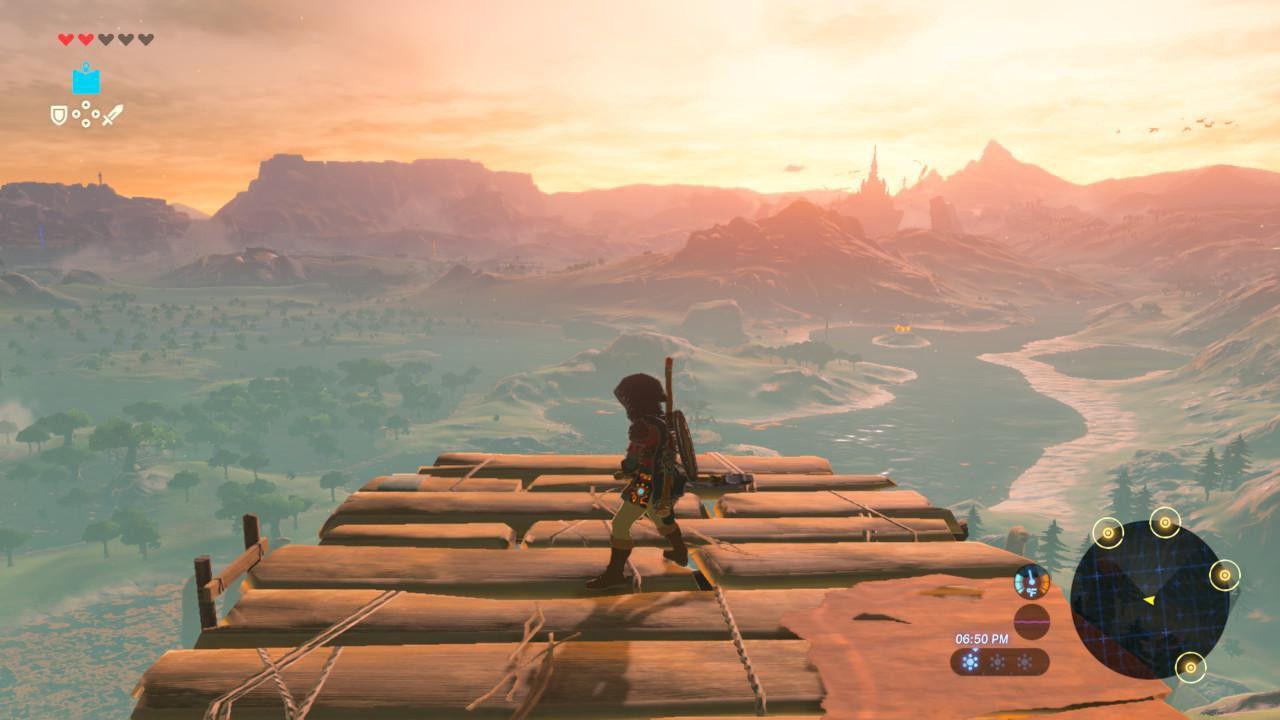1280x720 pixels.
Task: Check the temperature gauge icon
Action: click(1031, 581)
